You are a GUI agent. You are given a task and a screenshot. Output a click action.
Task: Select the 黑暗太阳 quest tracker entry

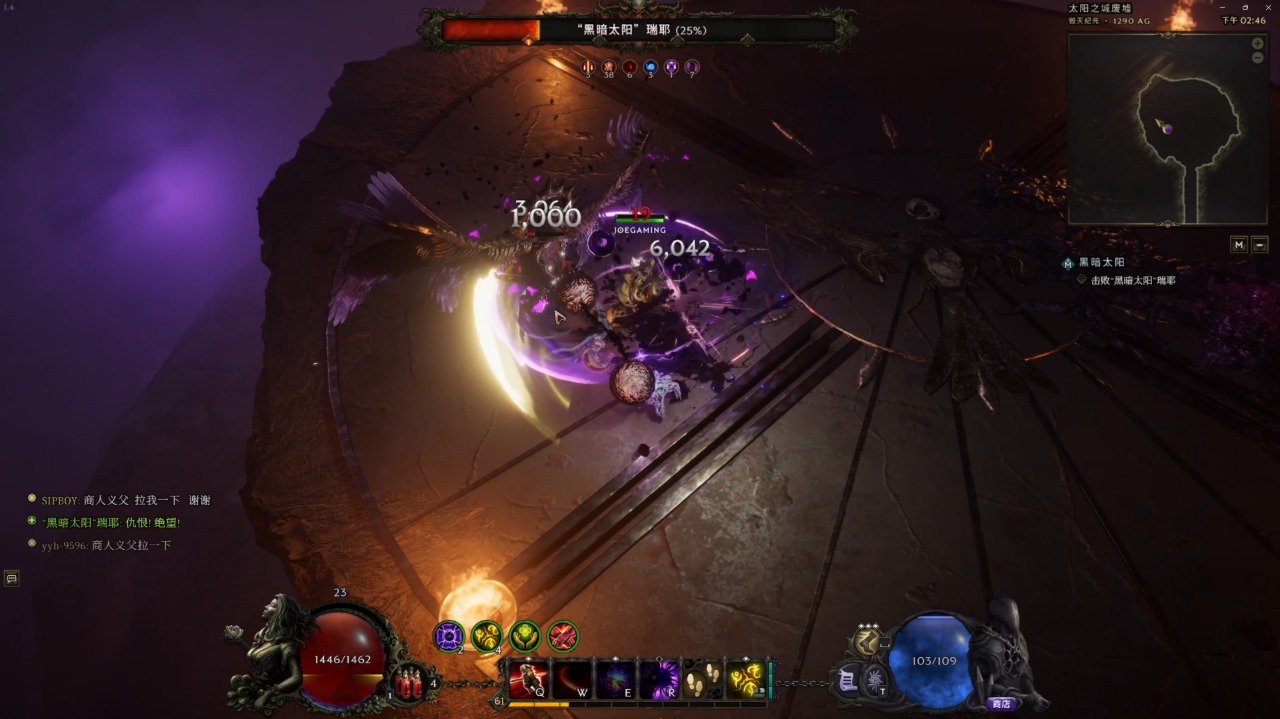(1101, 262)
